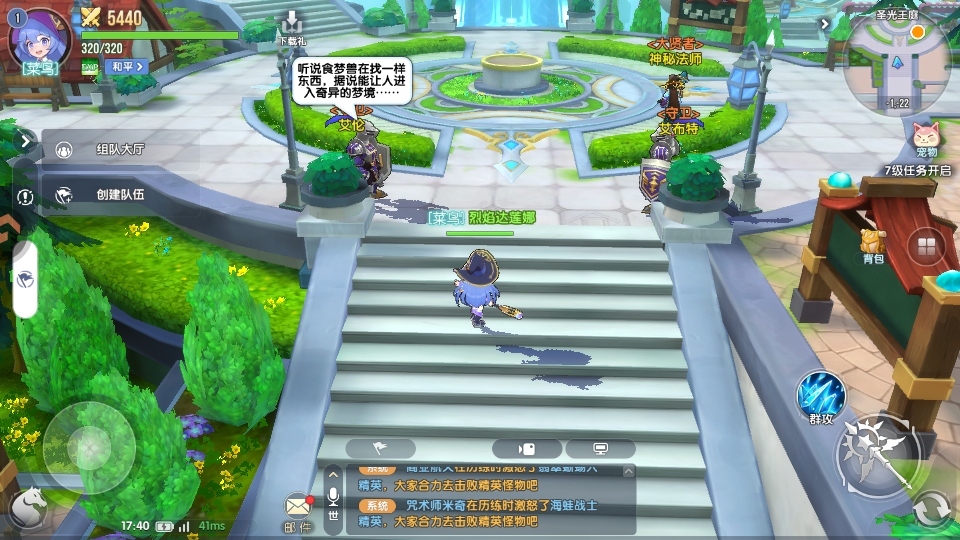This screenshot has width=960, height=540.
Task: Collapse the team side panel arrow
Action: point(25,141)
